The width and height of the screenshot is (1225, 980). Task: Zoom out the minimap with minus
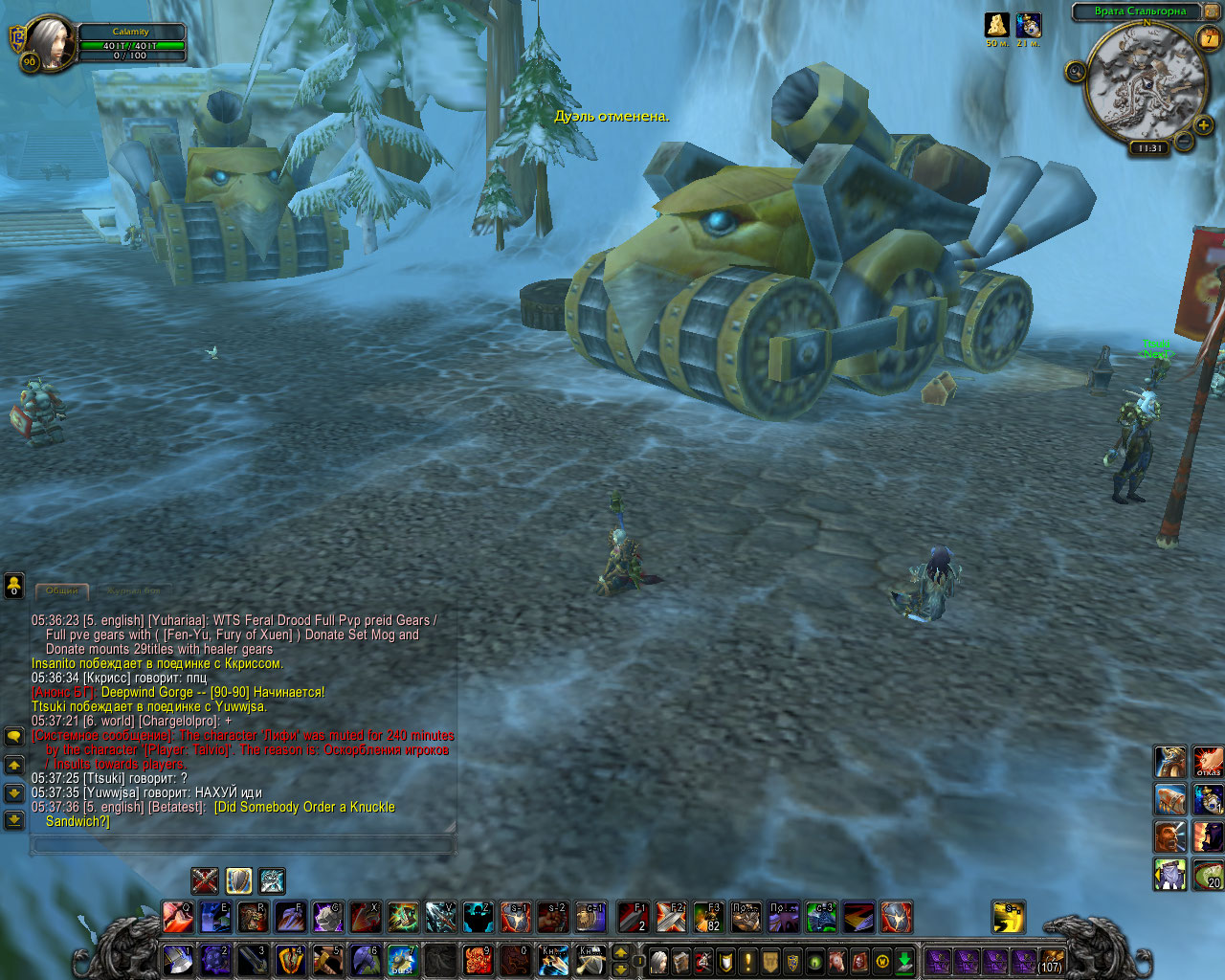(1184, 143)
